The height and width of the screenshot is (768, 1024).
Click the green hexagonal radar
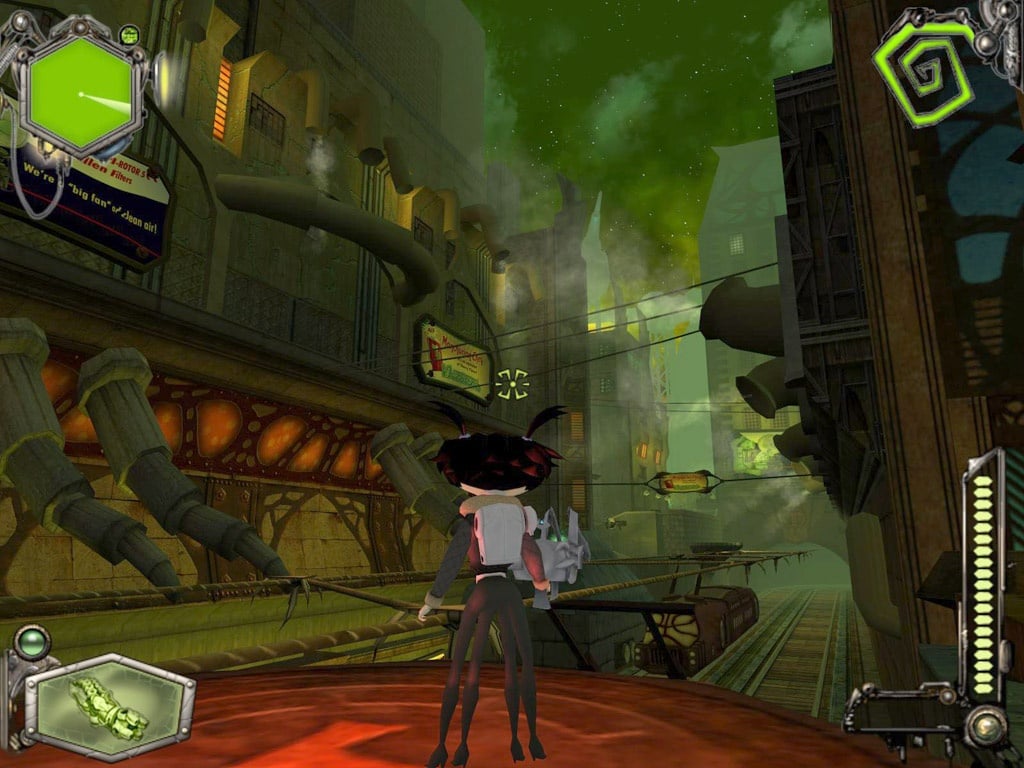80,95
